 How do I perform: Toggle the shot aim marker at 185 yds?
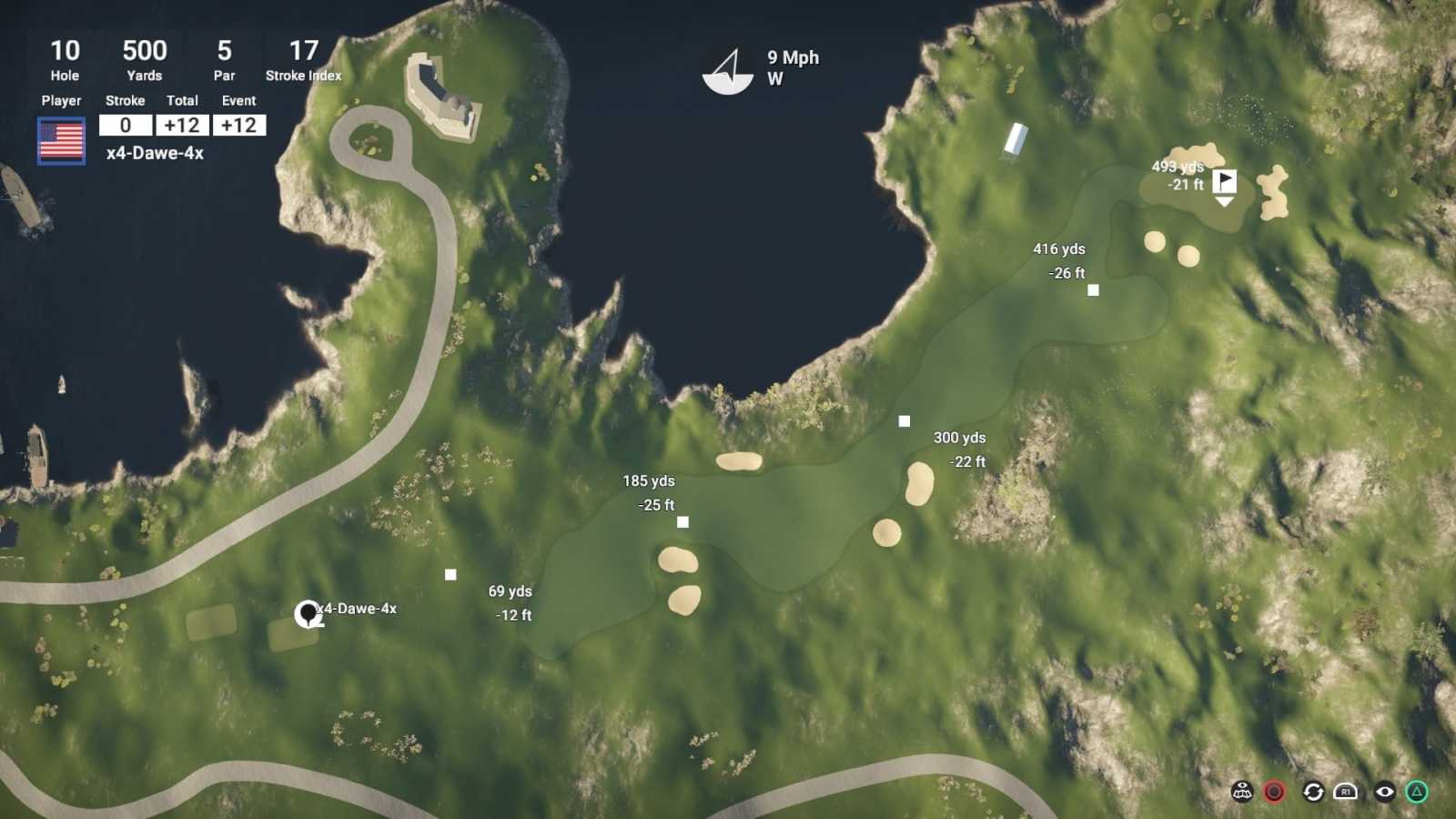pyautogui.click(x=682, y=521)
